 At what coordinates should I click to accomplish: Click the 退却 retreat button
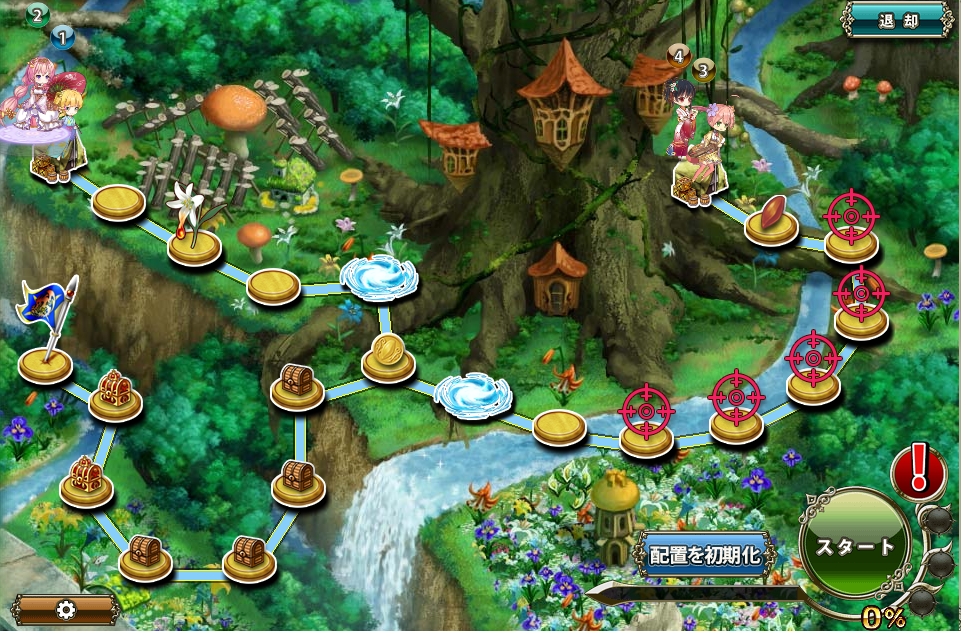point(896,19)
